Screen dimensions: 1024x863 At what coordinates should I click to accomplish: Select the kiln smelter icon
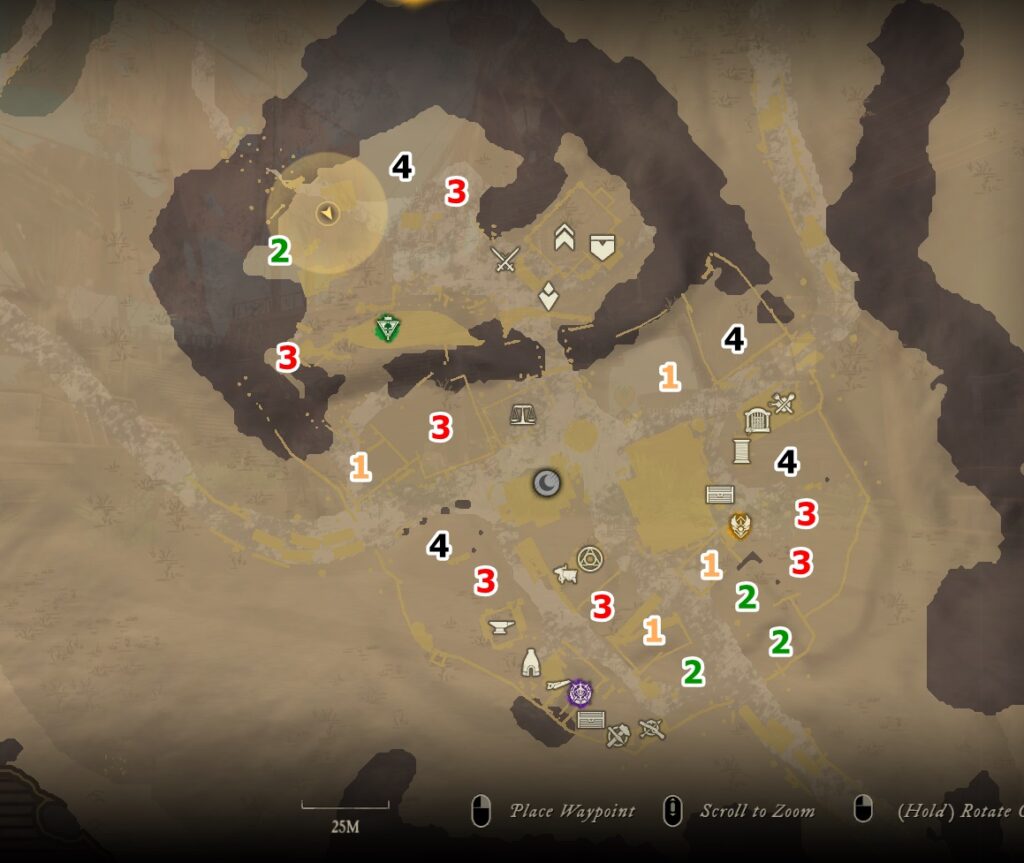[531, 662]
